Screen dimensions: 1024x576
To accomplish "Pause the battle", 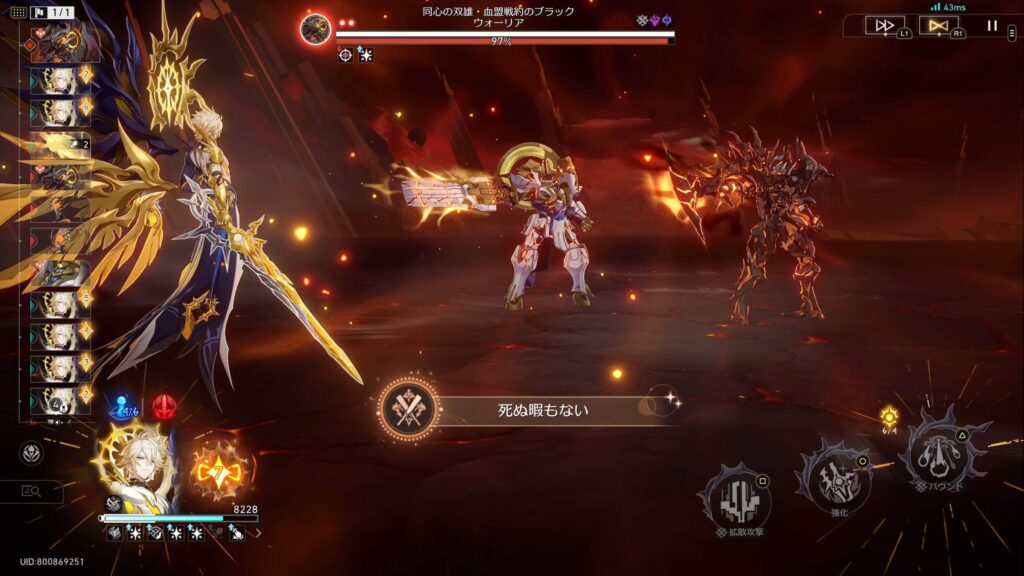I will coord(992,26).
